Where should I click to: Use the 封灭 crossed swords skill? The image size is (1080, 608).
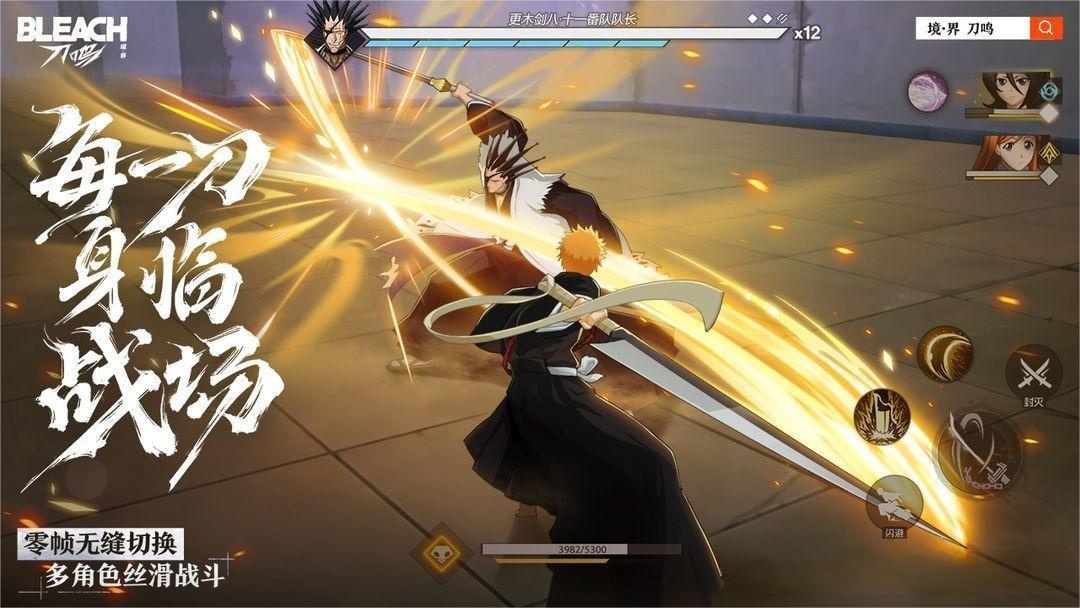click(x=1033, y=372)
